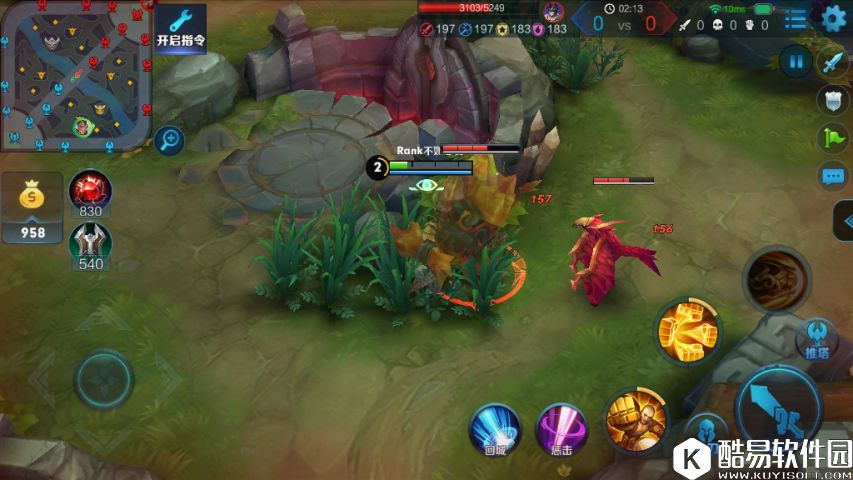853x480 pixels.
Task: Hit the large sword basic attack button
Action: pos(778,405)
